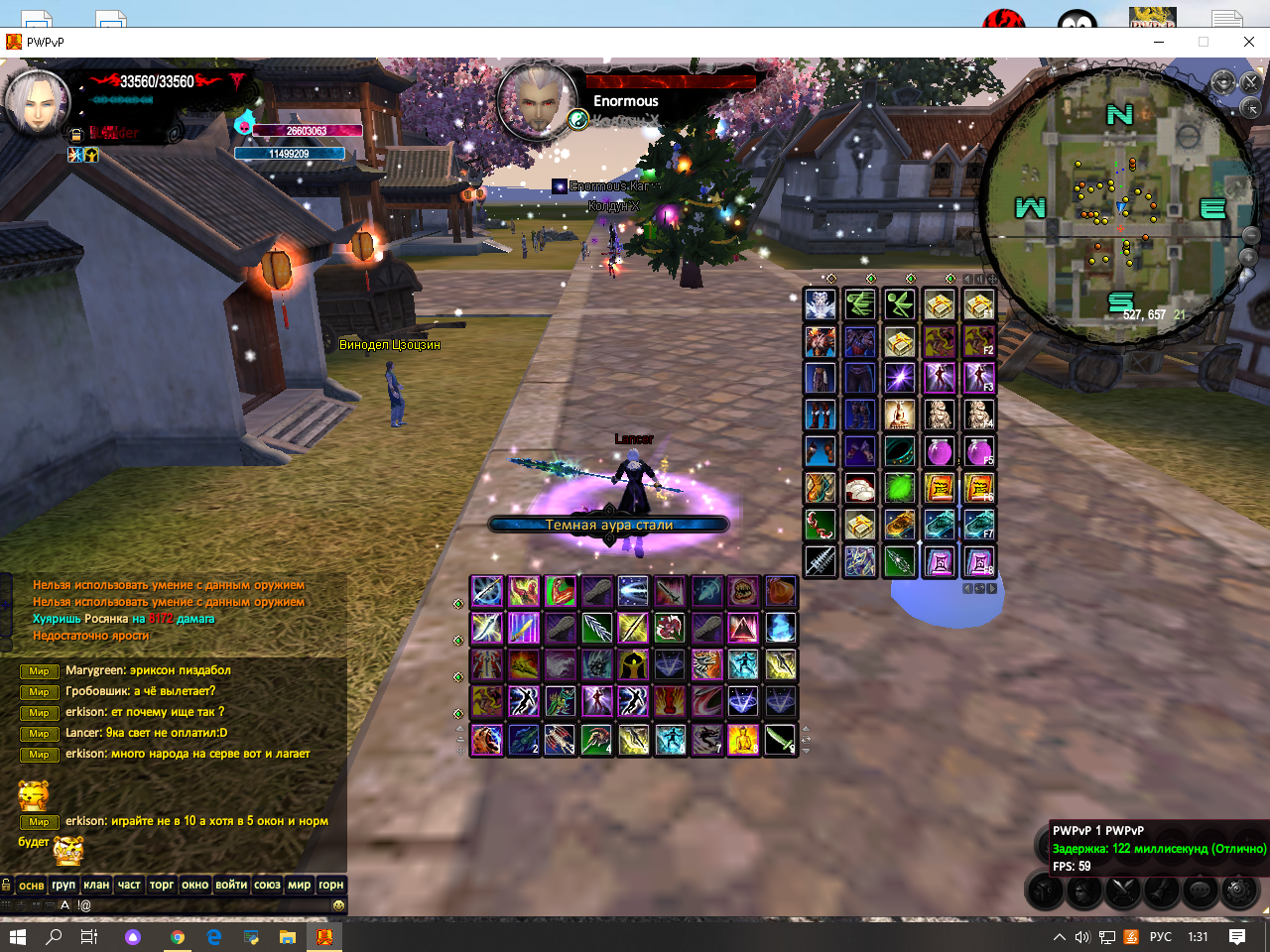The height and width of the screenshot is (952, 1270).
Task: Toggle the font 'A' icon below chat tabs
Action: [x=64, y=905]
